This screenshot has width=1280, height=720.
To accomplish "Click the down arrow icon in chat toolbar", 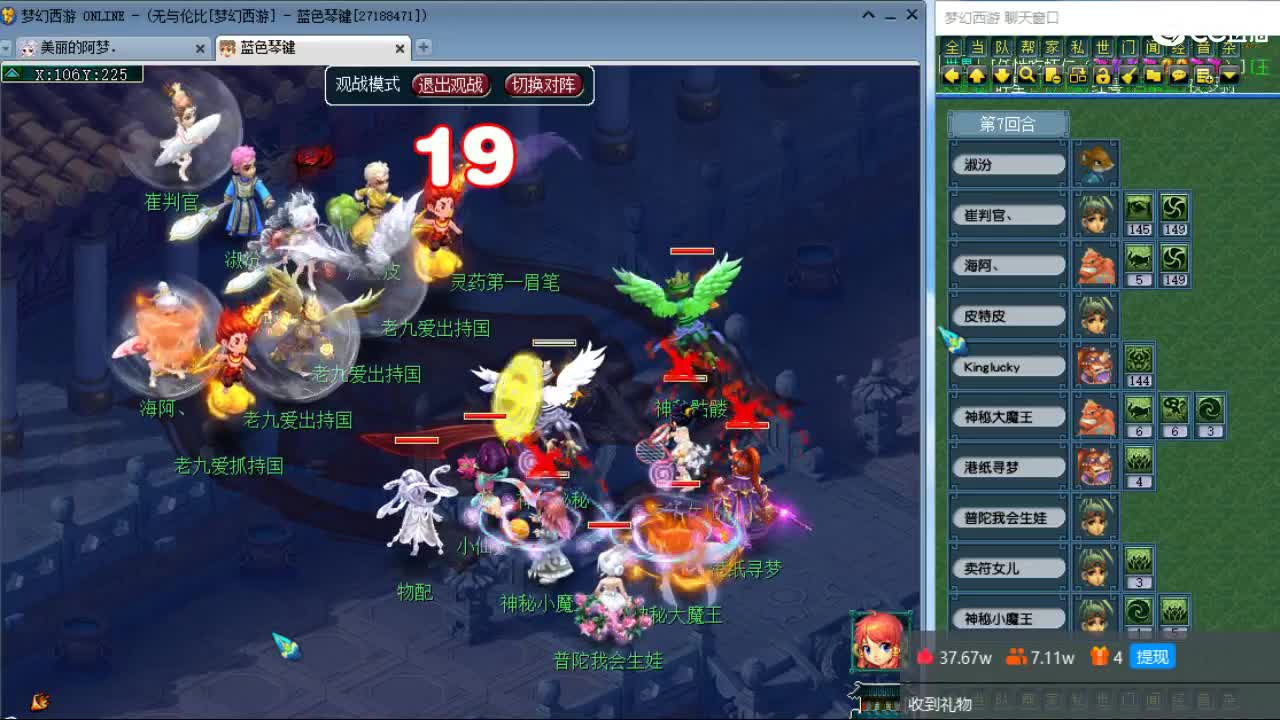I will click(1002, 75).
